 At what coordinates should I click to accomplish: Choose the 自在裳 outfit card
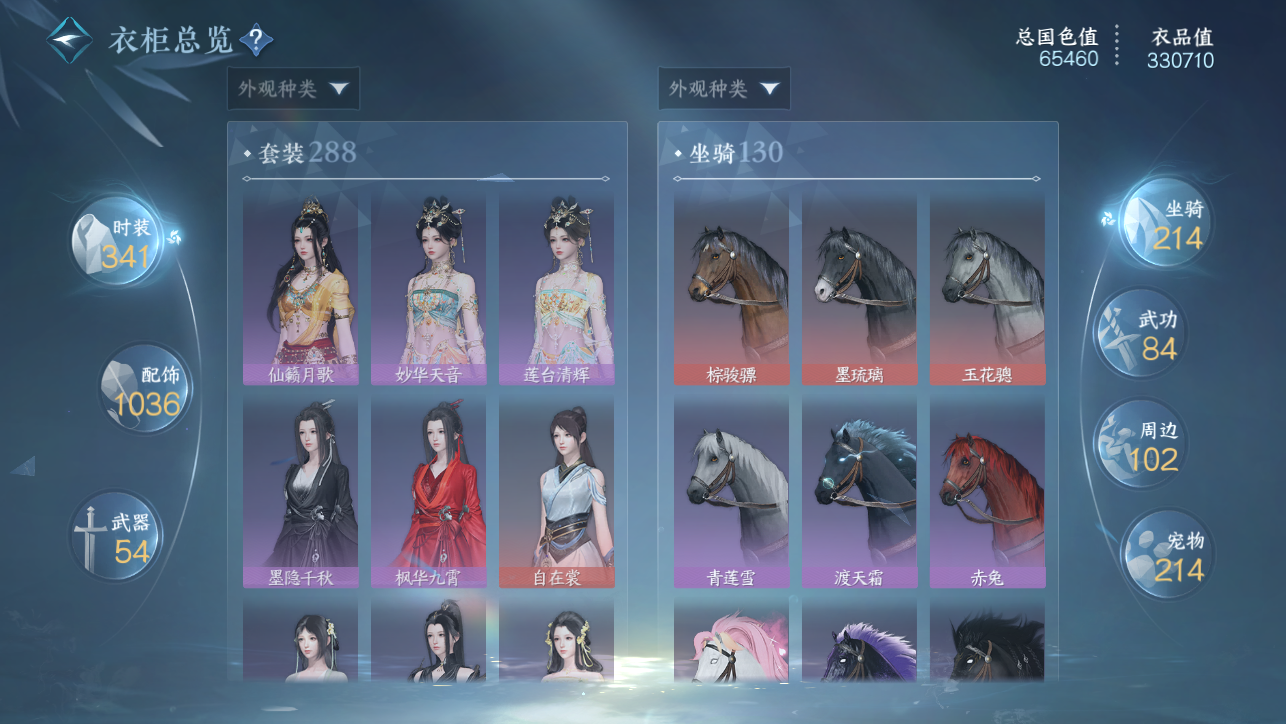[x=557, y=492]
